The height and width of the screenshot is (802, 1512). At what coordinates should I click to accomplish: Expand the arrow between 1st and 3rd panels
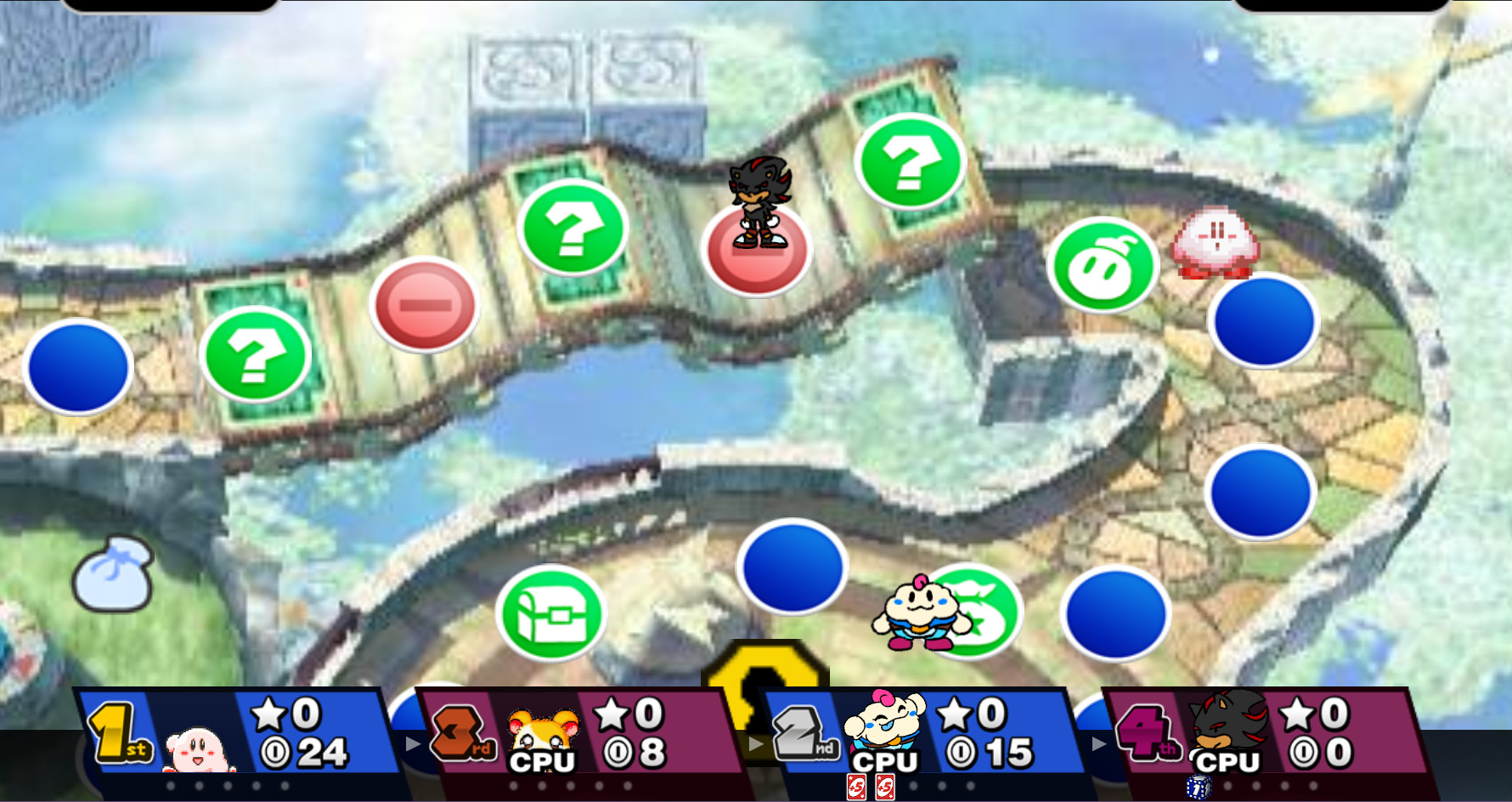411,742
